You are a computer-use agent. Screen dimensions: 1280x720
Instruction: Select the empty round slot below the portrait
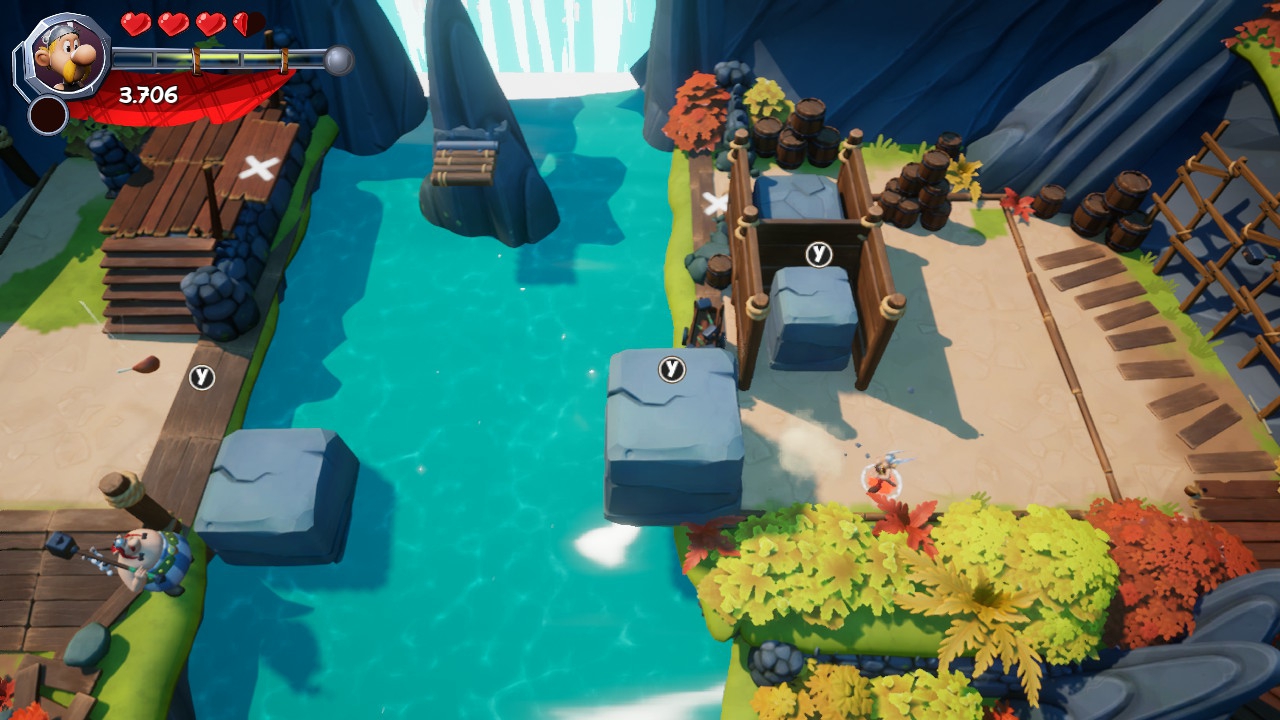(47, 115)
